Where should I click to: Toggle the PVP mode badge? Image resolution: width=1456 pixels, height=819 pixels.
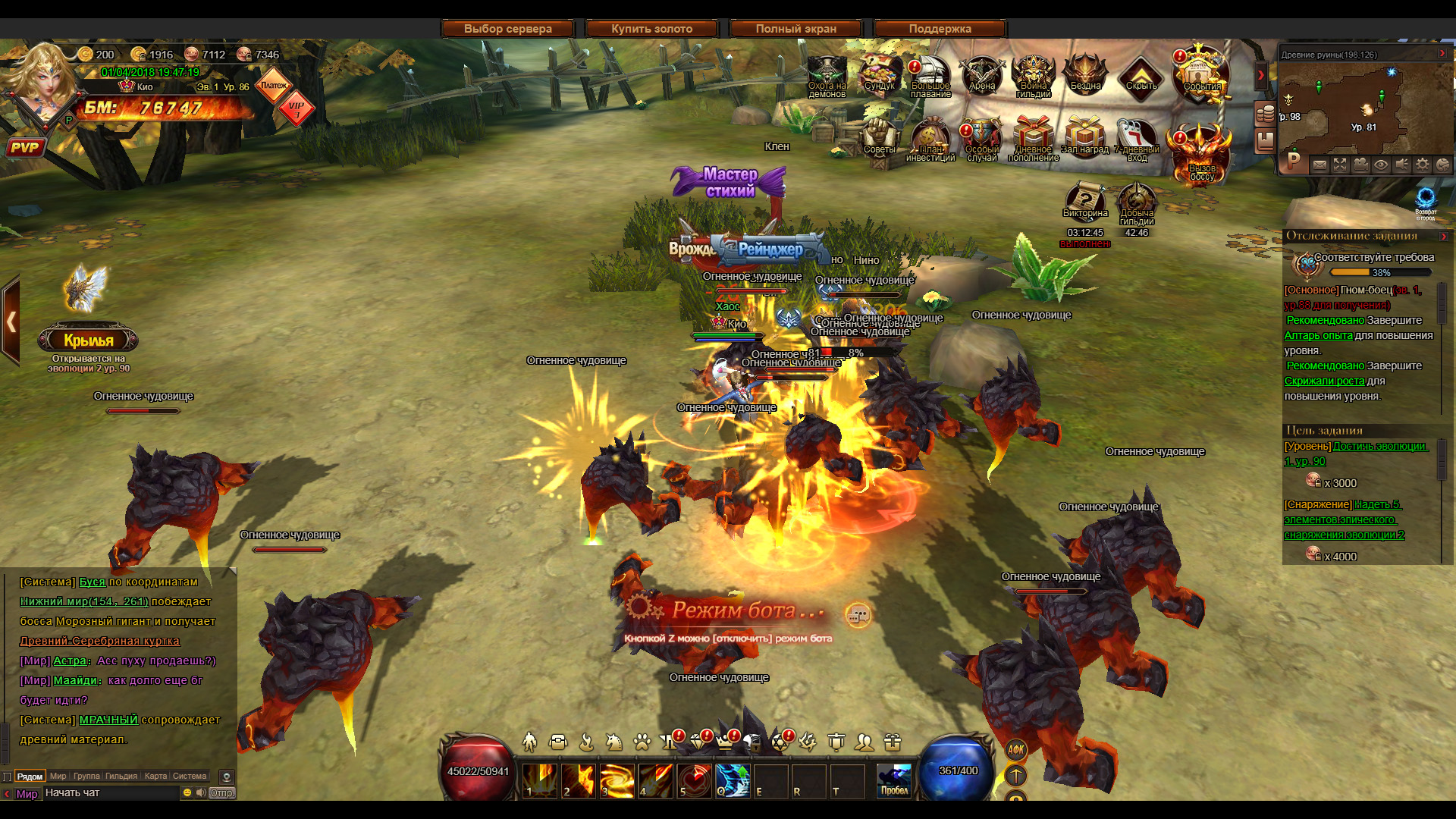(x=24, y=147)
